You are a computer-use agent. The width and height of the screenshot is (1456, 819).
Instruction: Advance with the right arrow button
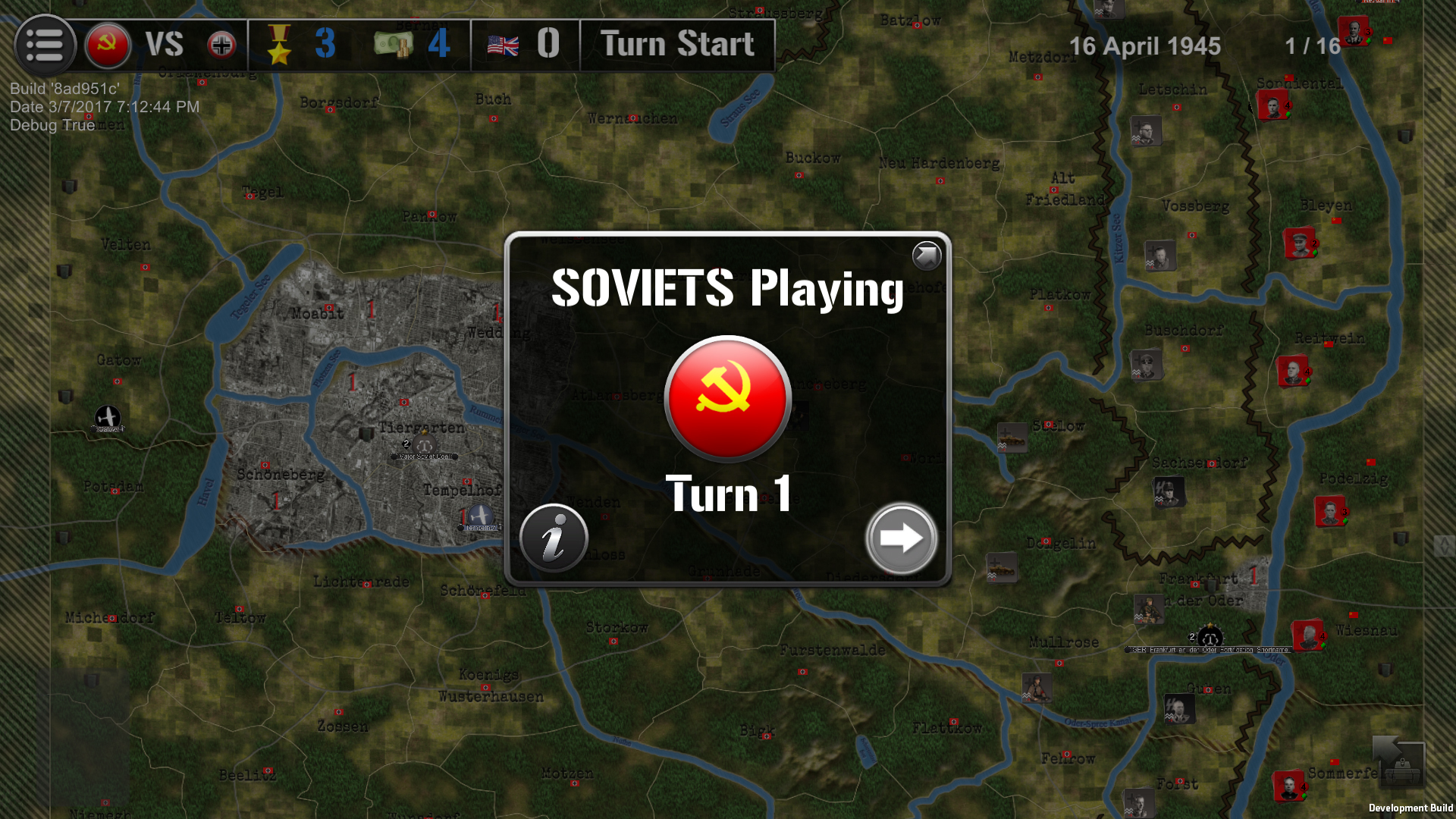click(901, 538)
